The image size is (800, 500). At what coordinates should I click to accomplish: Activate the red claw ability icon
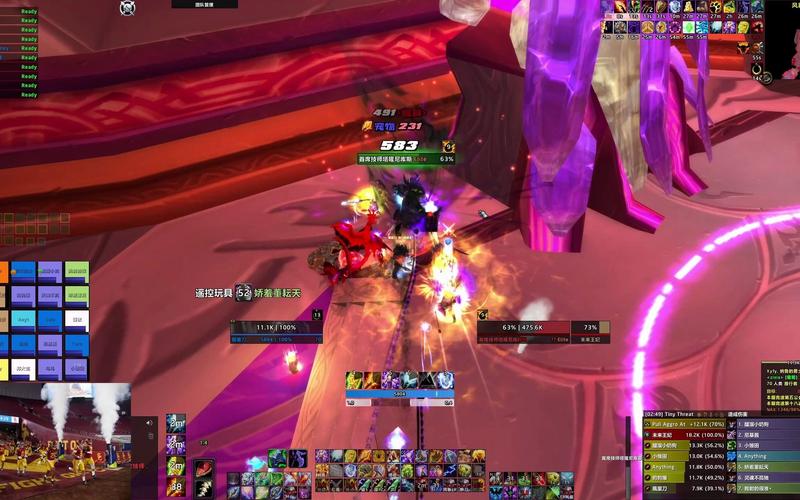[x=204, y=470]
